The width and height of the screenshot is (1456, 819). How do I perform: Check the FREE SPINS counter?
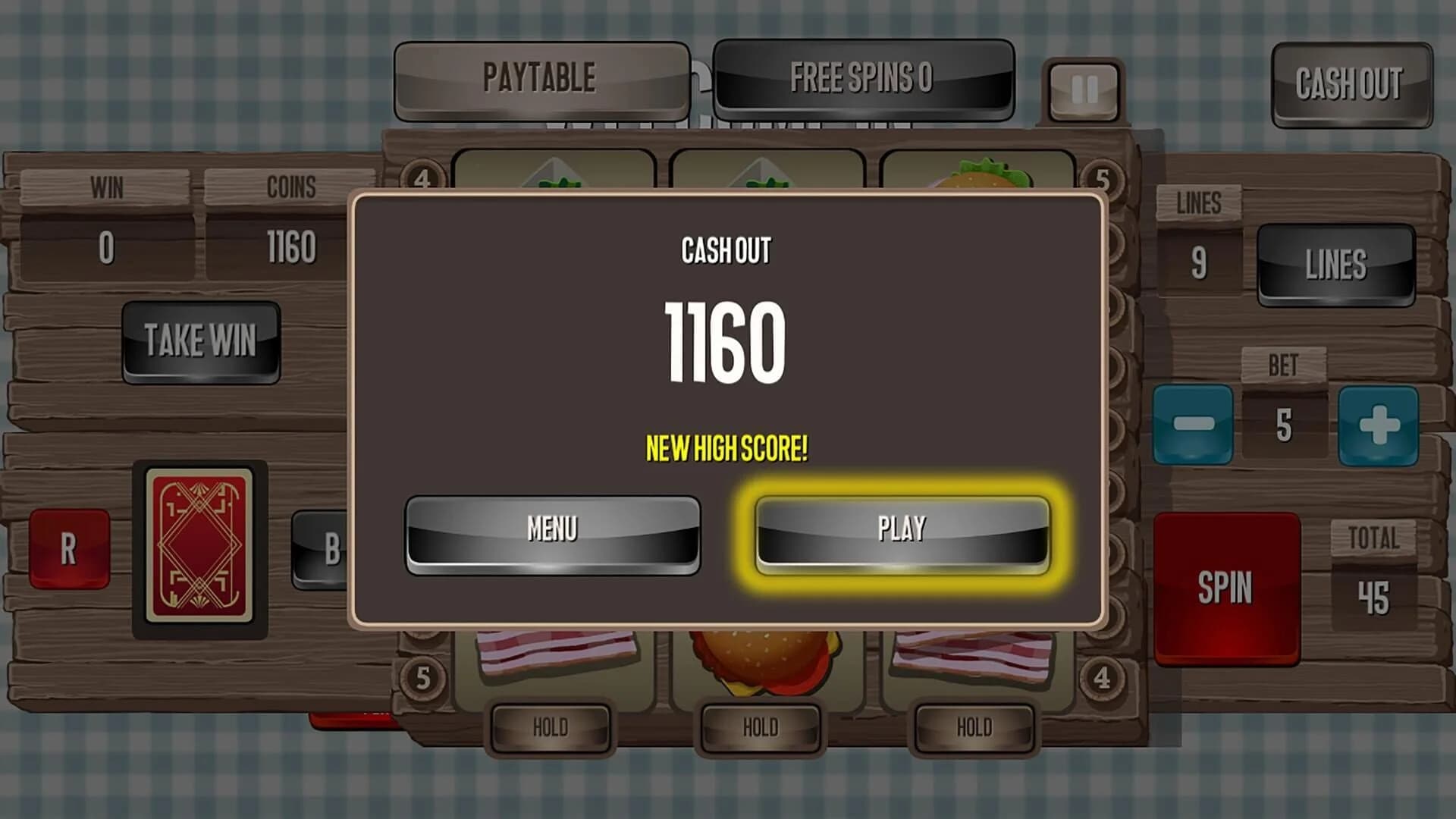coord(862,76)
